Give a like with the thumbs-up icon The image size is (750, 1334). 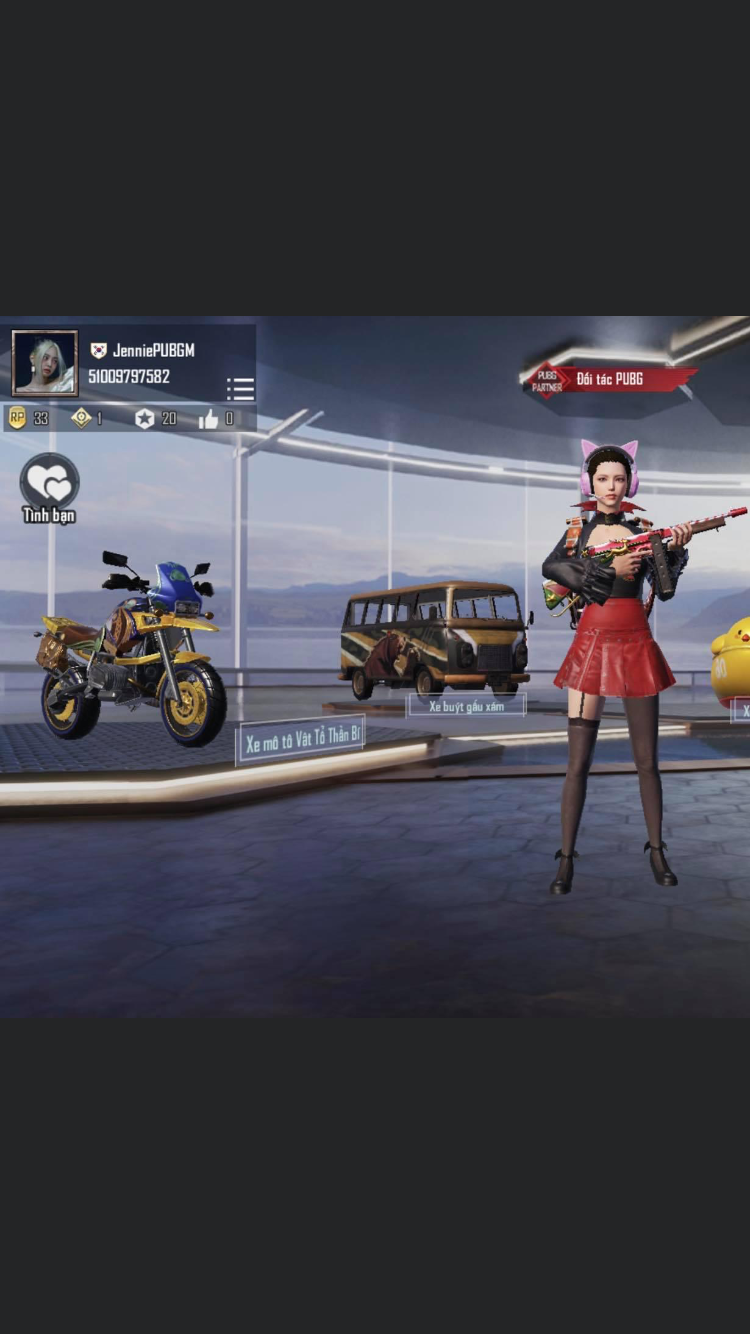click(208, 419)
